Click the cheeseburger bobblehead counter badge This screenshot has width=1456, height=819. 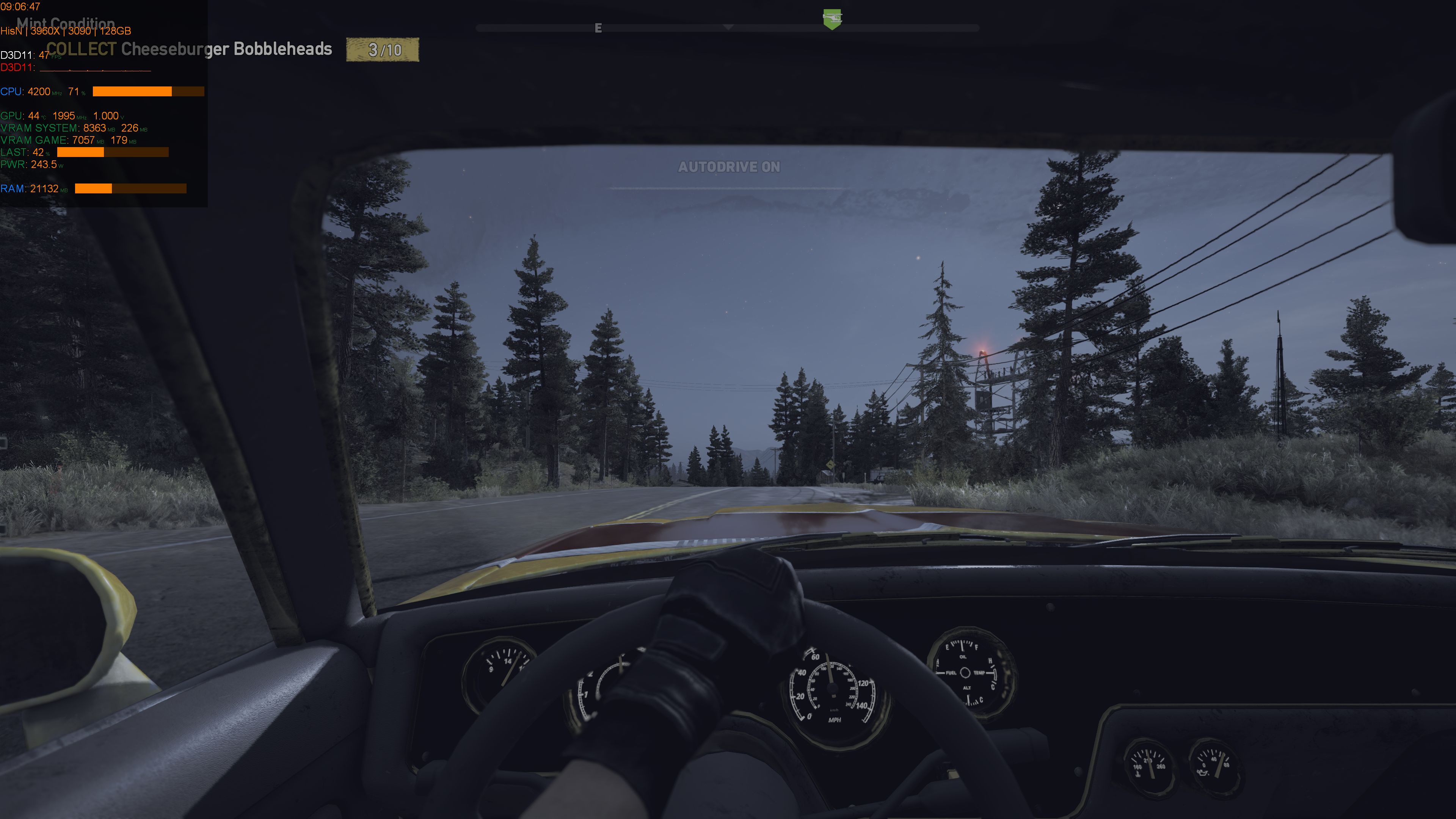pyautogui.click(x=384, y=50)
